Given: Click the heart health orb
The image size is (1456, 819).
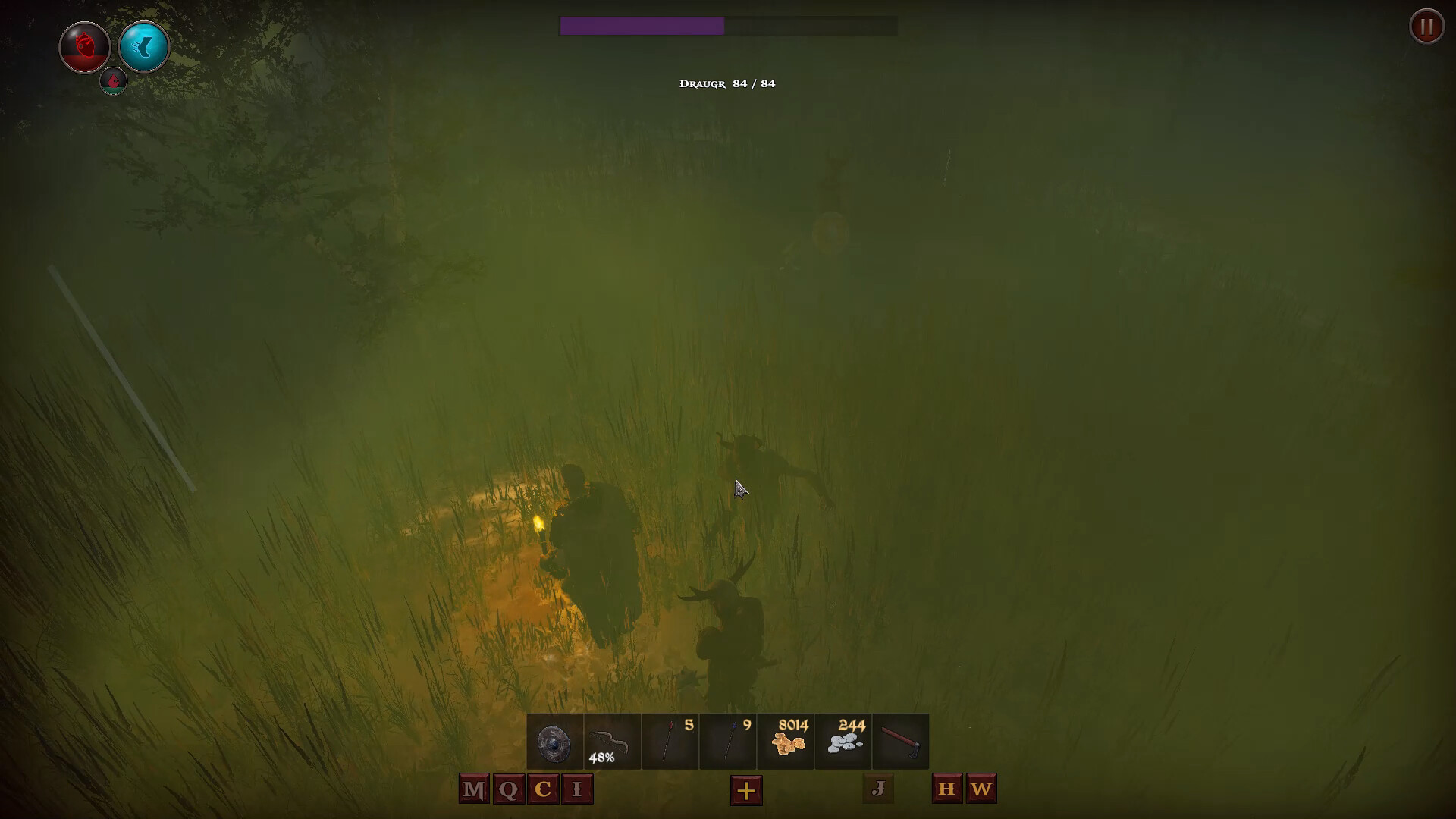Looking at the screenshot, I should 84,47.
